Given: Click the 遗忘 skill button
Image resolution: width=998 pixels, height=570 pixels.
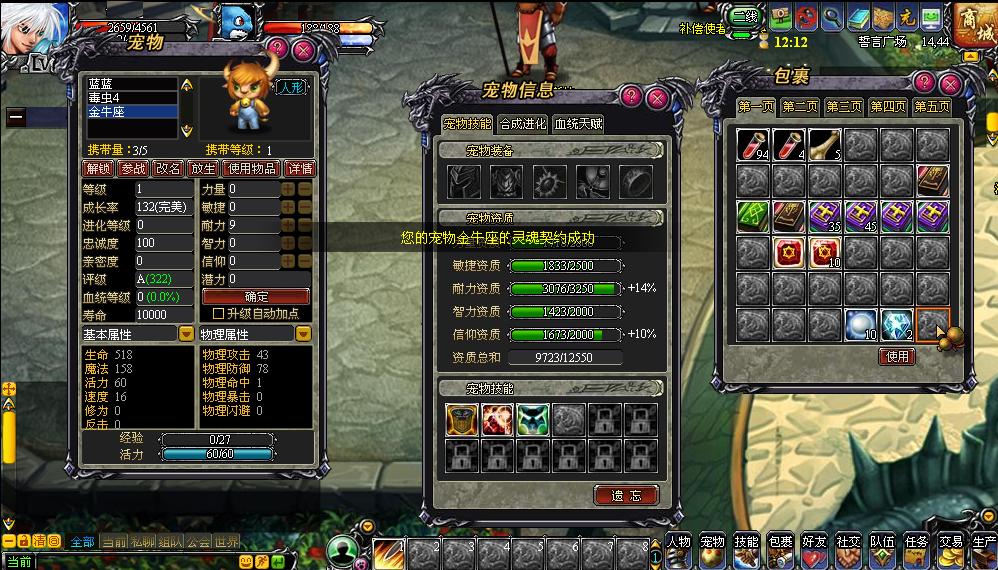Looking at the screenshot, I should (x=626, y=495).
